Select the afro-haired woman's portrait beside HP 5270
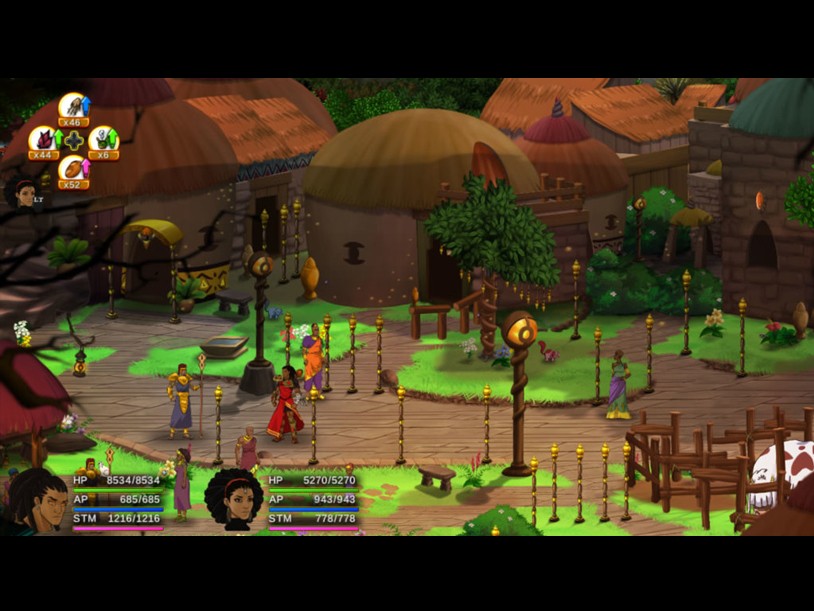Screen dimensions: 814x611 234,498
